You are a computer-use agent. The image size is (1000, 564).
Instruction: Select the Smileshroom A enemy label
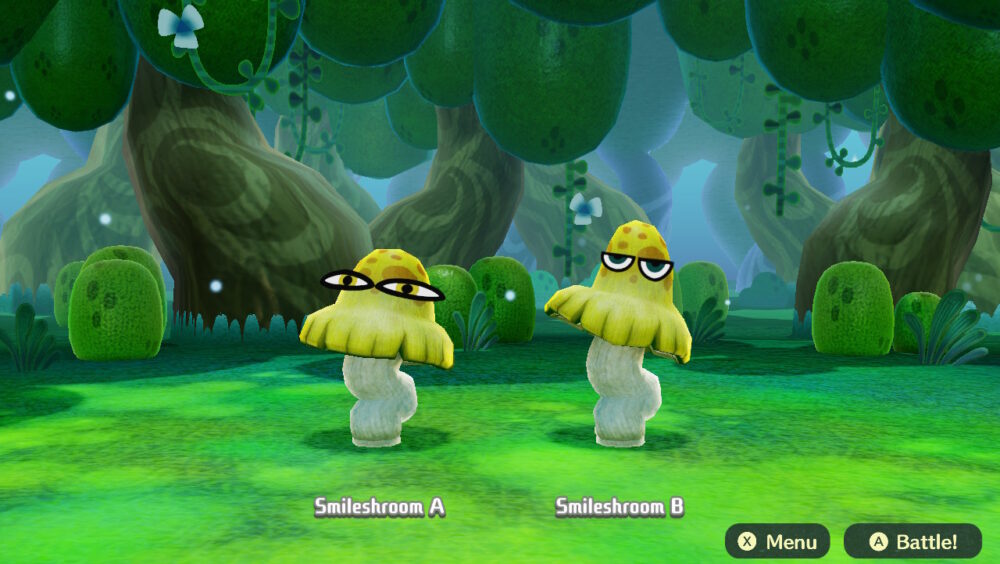(x=380, y=507)
